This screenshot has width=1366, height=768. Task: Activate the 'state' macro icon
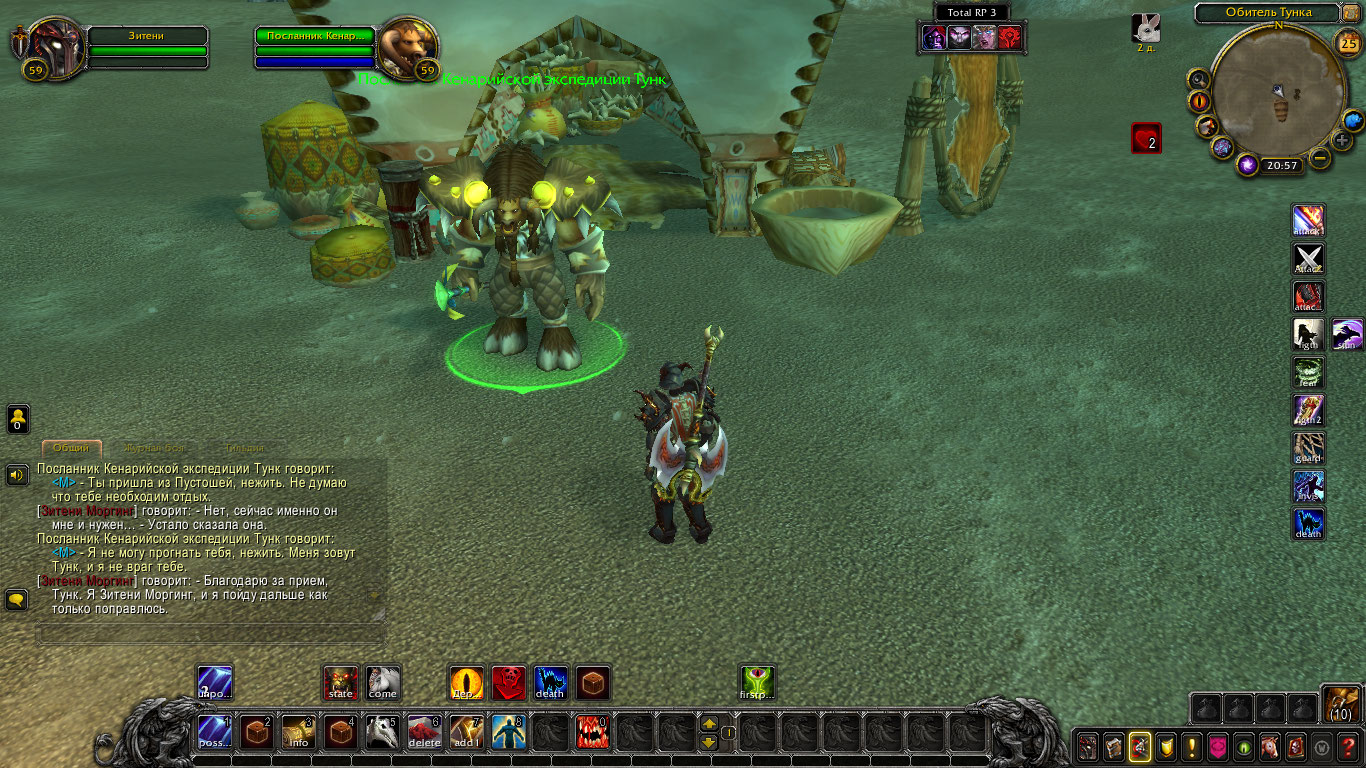[x=341, y=683]
